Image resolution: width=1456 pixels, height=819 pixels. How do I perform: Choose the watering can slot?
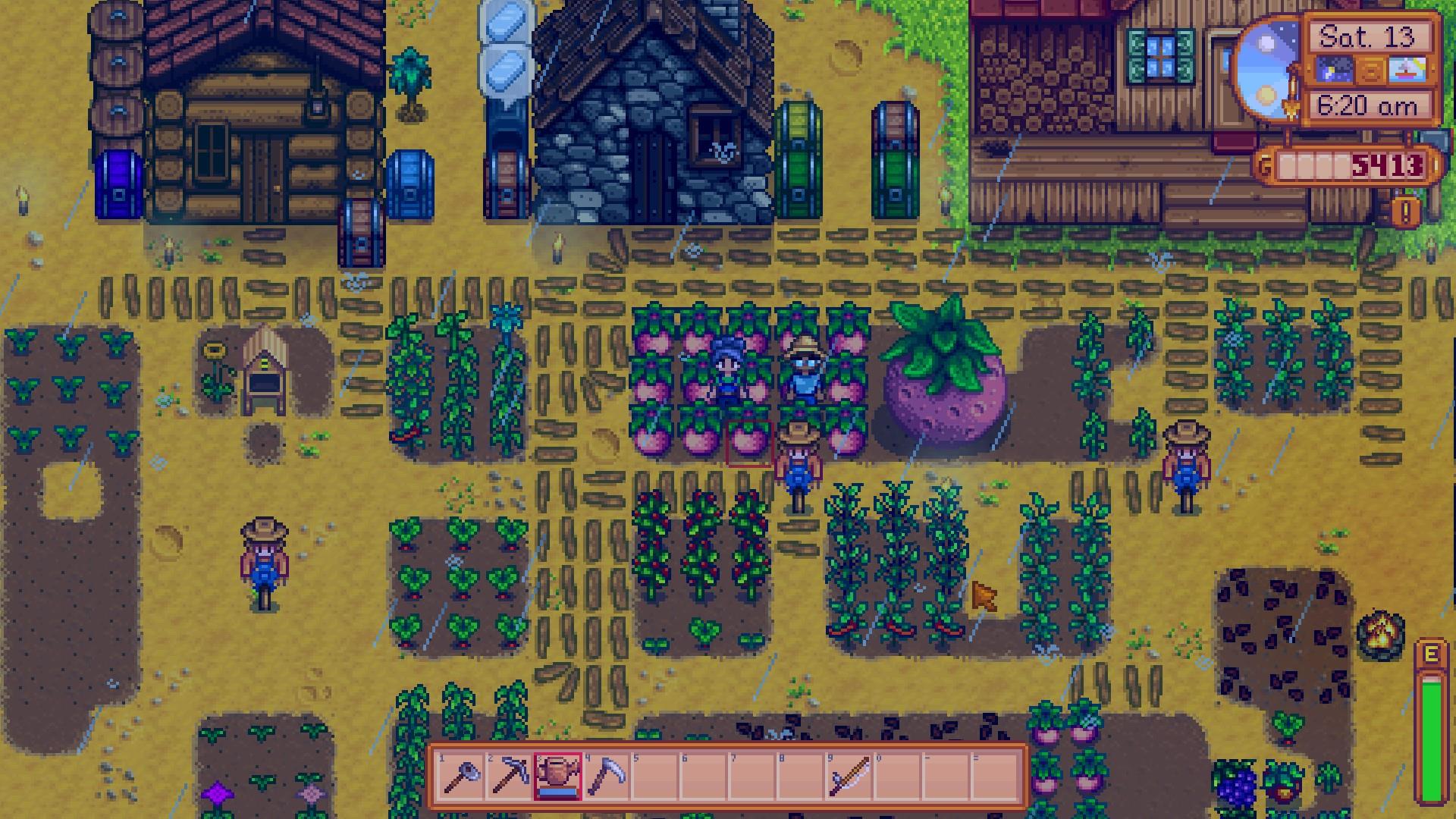click(557, 777)
